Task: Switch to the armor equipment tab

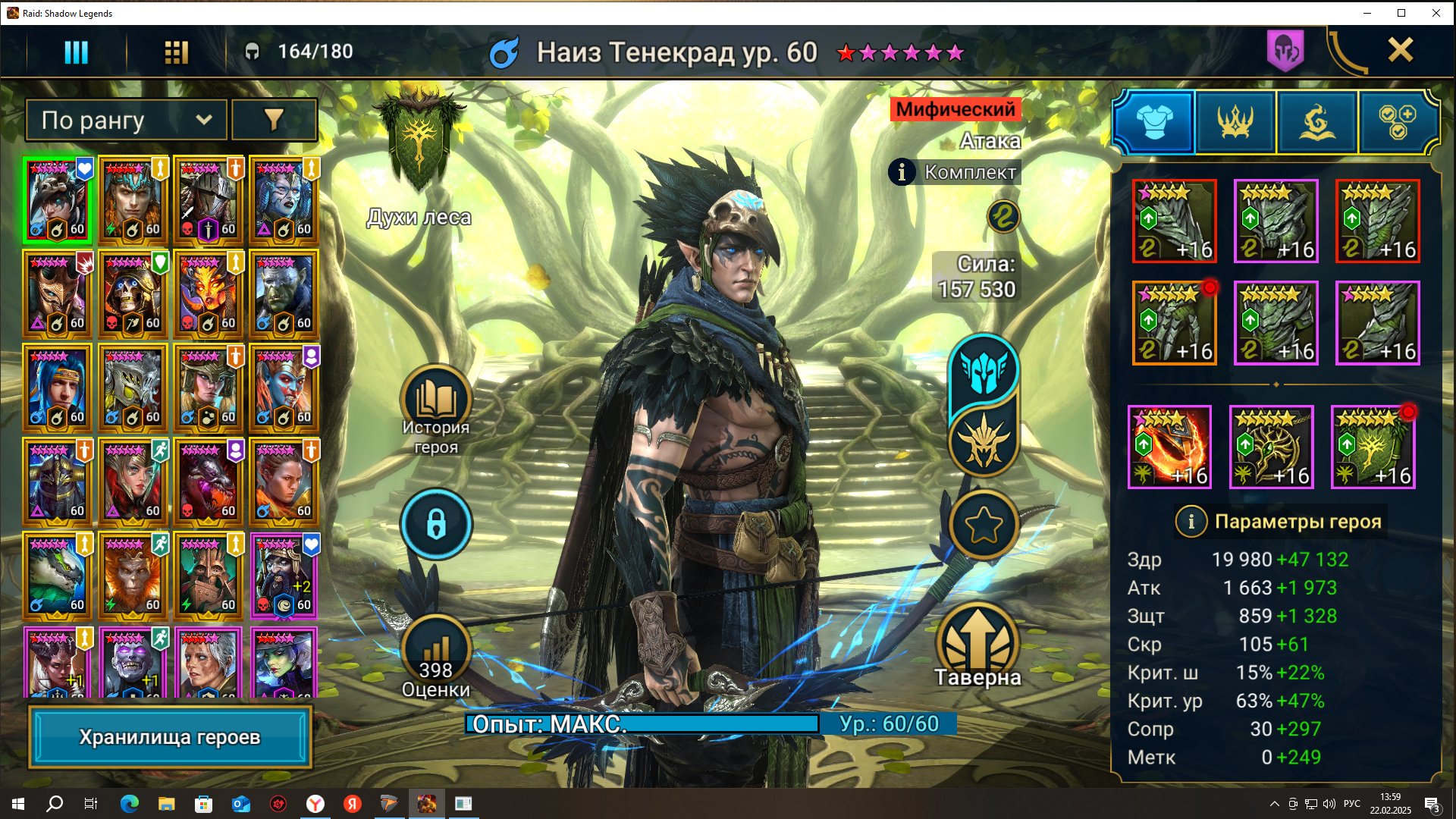Action: (x=1154, y=121)
